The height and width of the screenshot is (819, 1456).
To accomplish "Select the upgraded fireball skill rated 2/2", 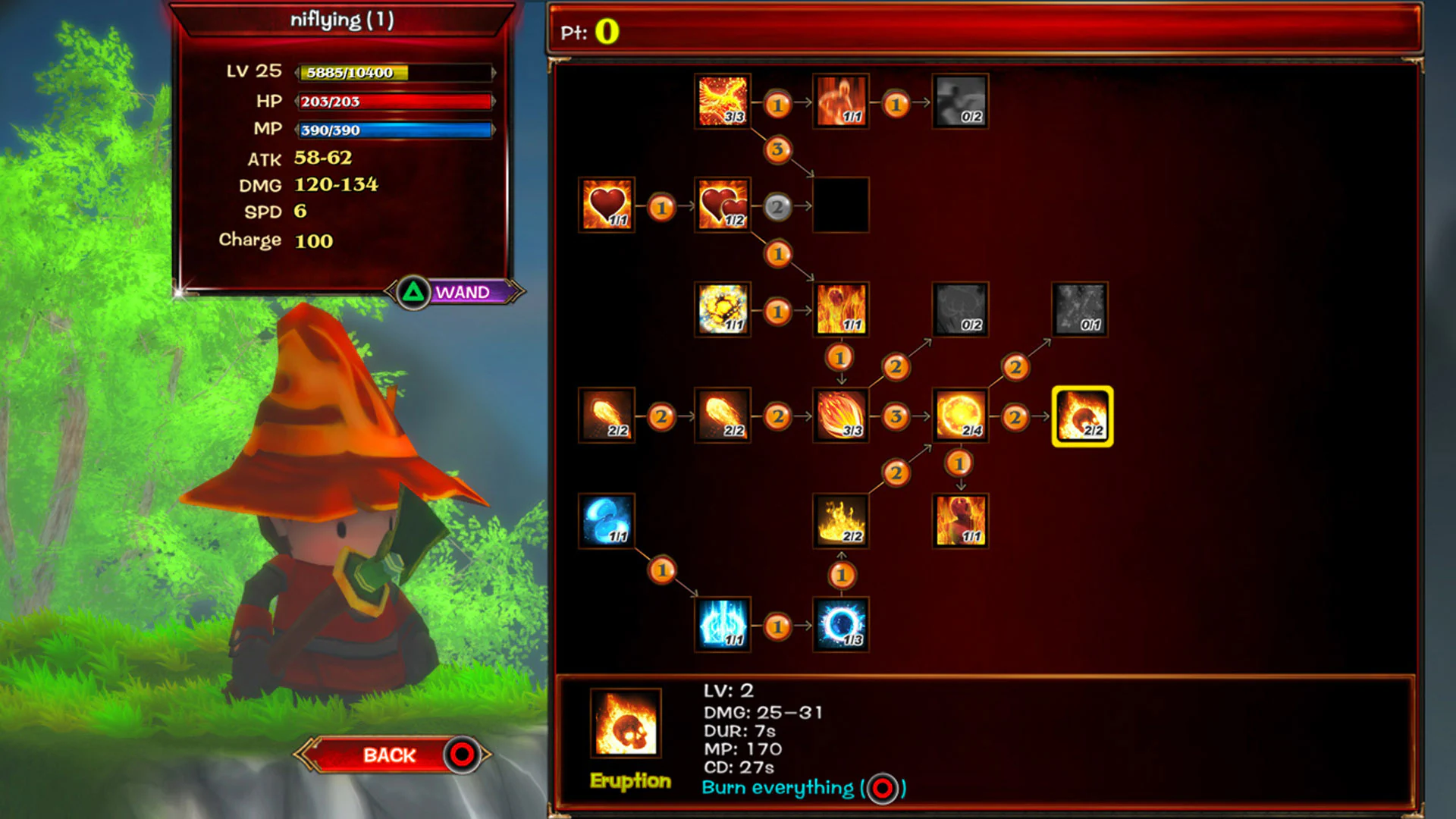I will (723, 416).
